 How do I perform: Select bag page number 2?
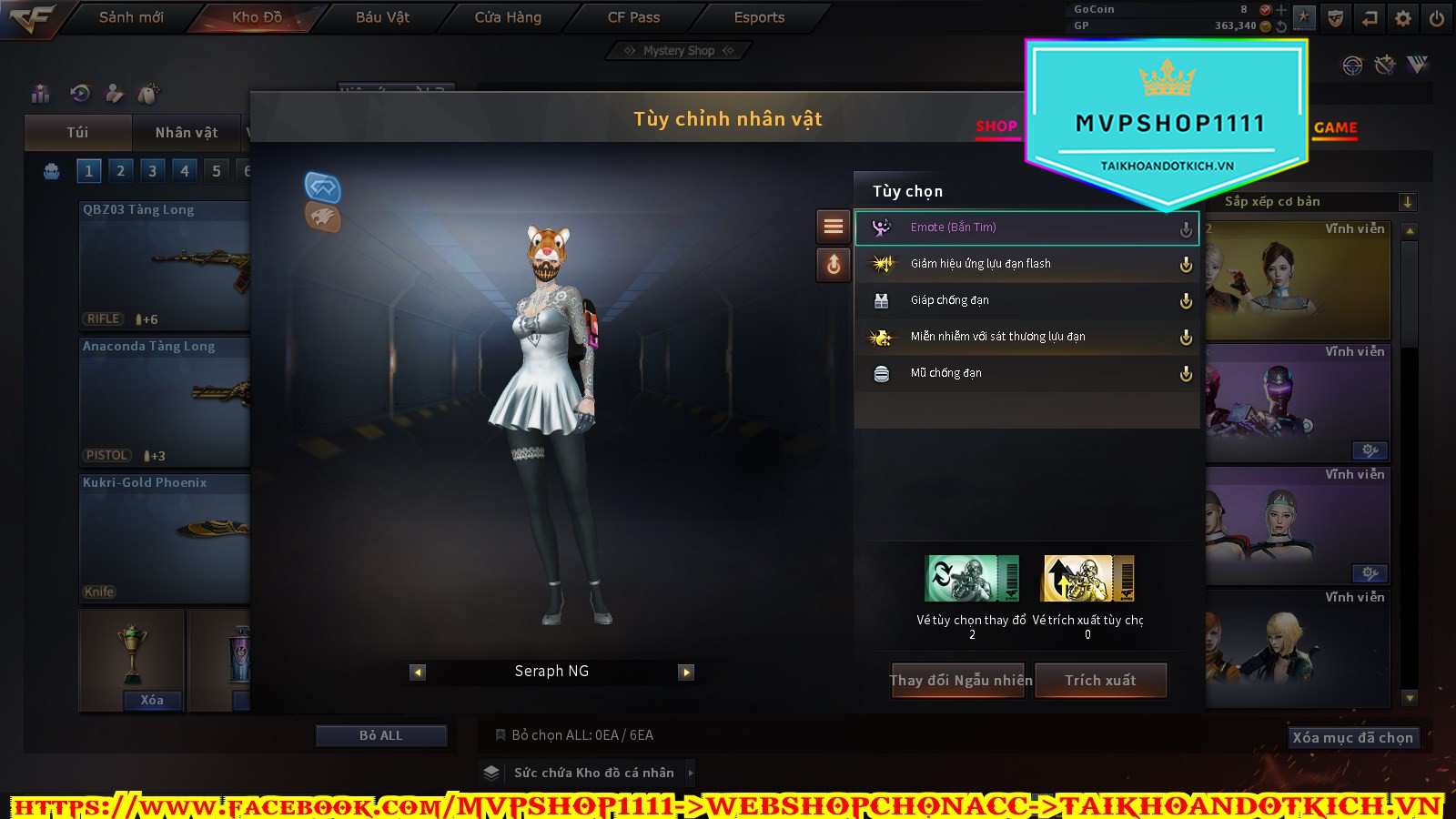pyautogui.click(x=120, y=171)
